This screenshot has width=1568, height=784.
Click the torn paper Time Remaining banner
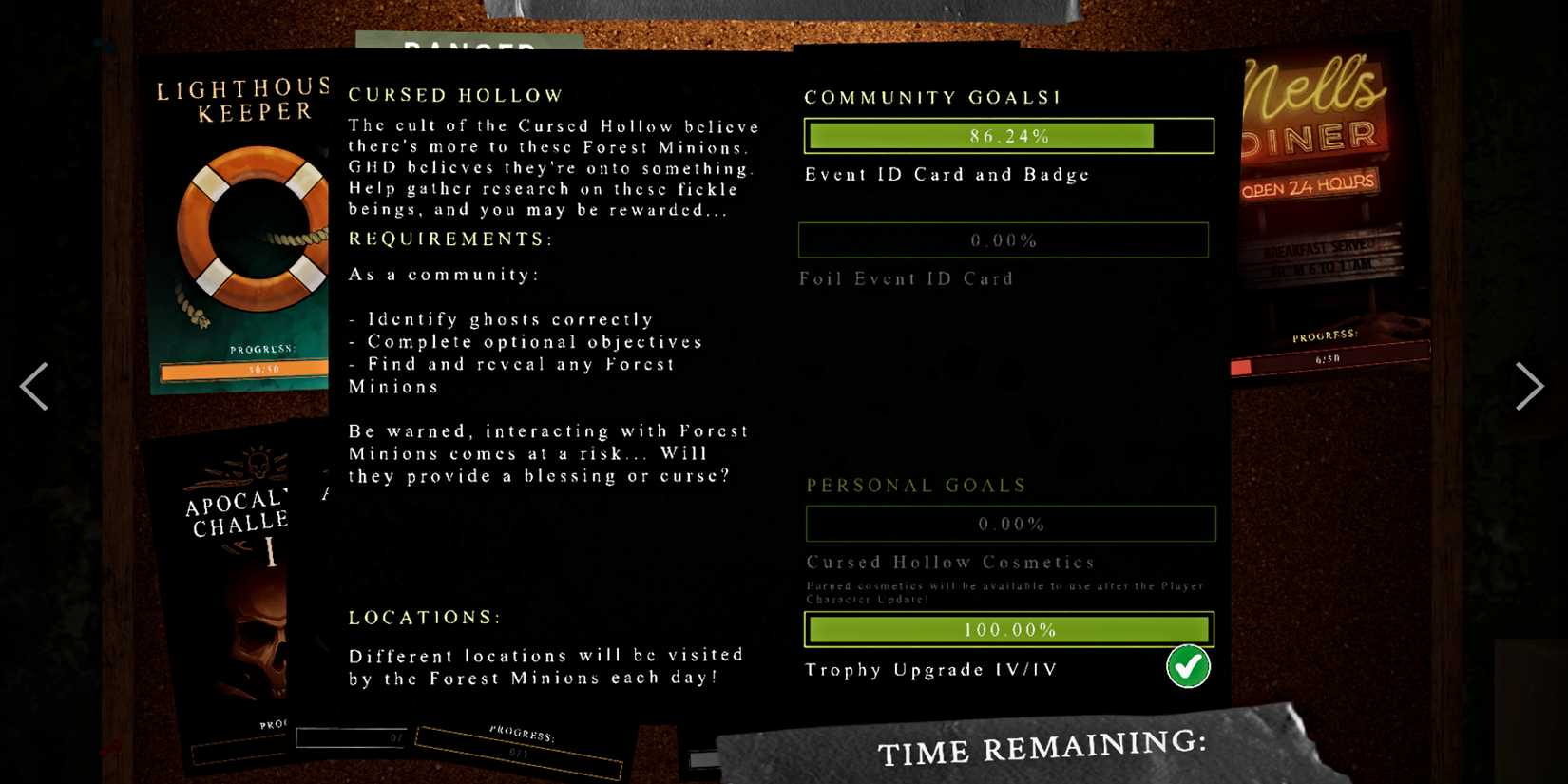(x=1041, y=751)
